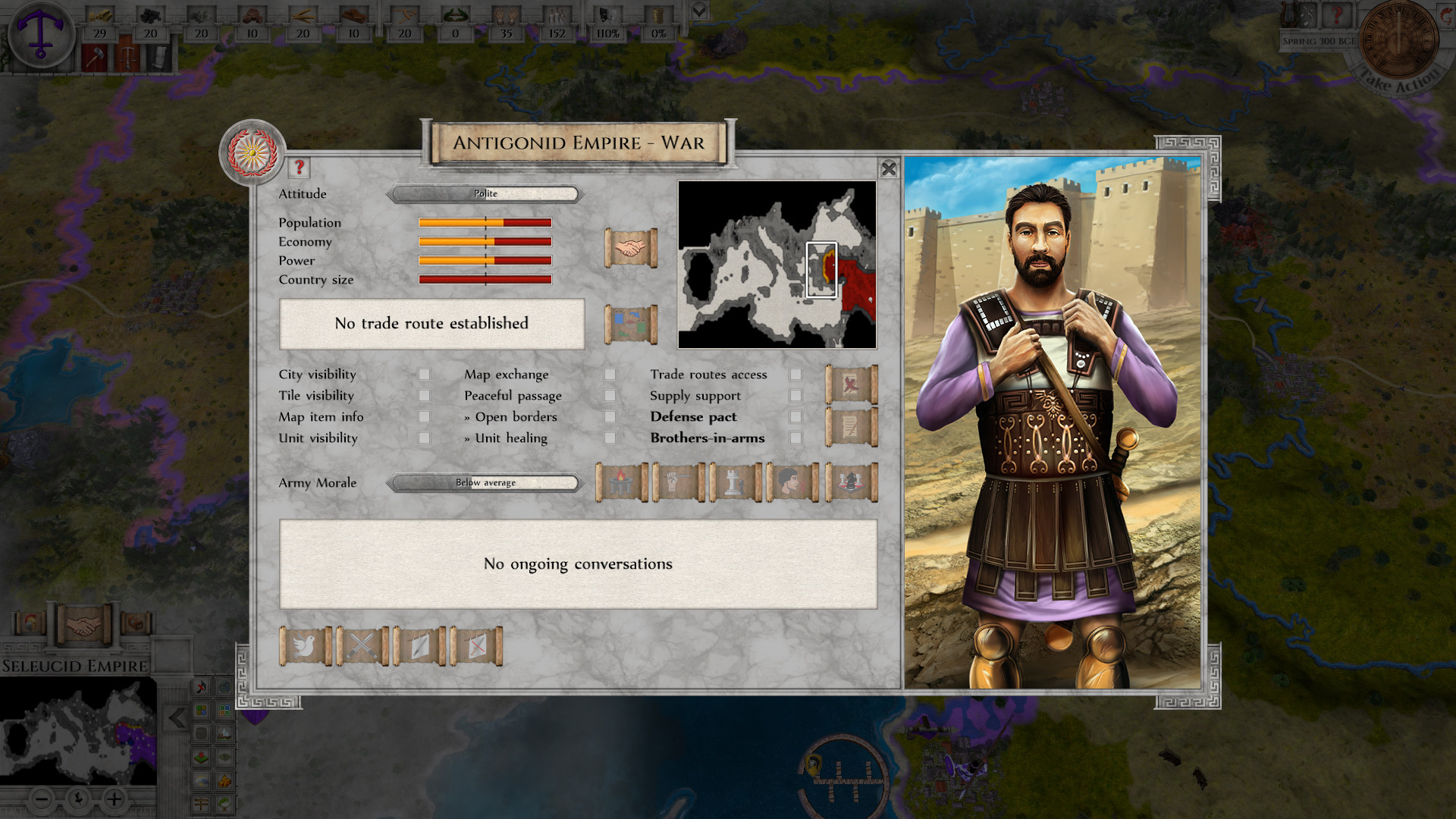Check the Peaceful passage box
This screenshot has width=1456, height=819.
click(610, 395)
